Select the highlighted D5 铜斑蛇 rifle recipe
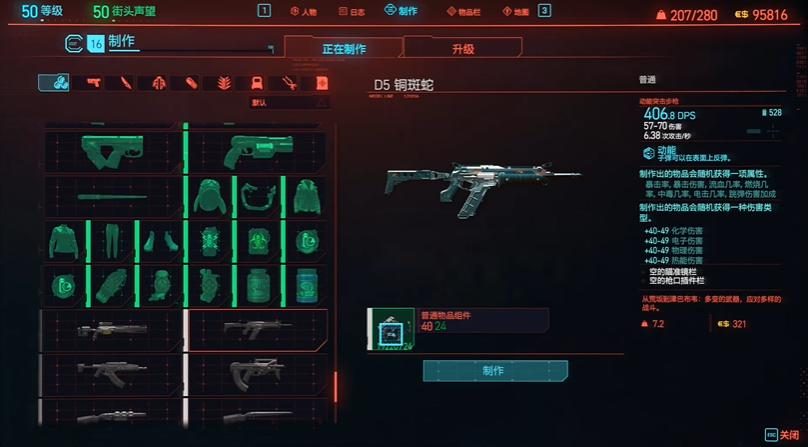 (x=257, y=328)
